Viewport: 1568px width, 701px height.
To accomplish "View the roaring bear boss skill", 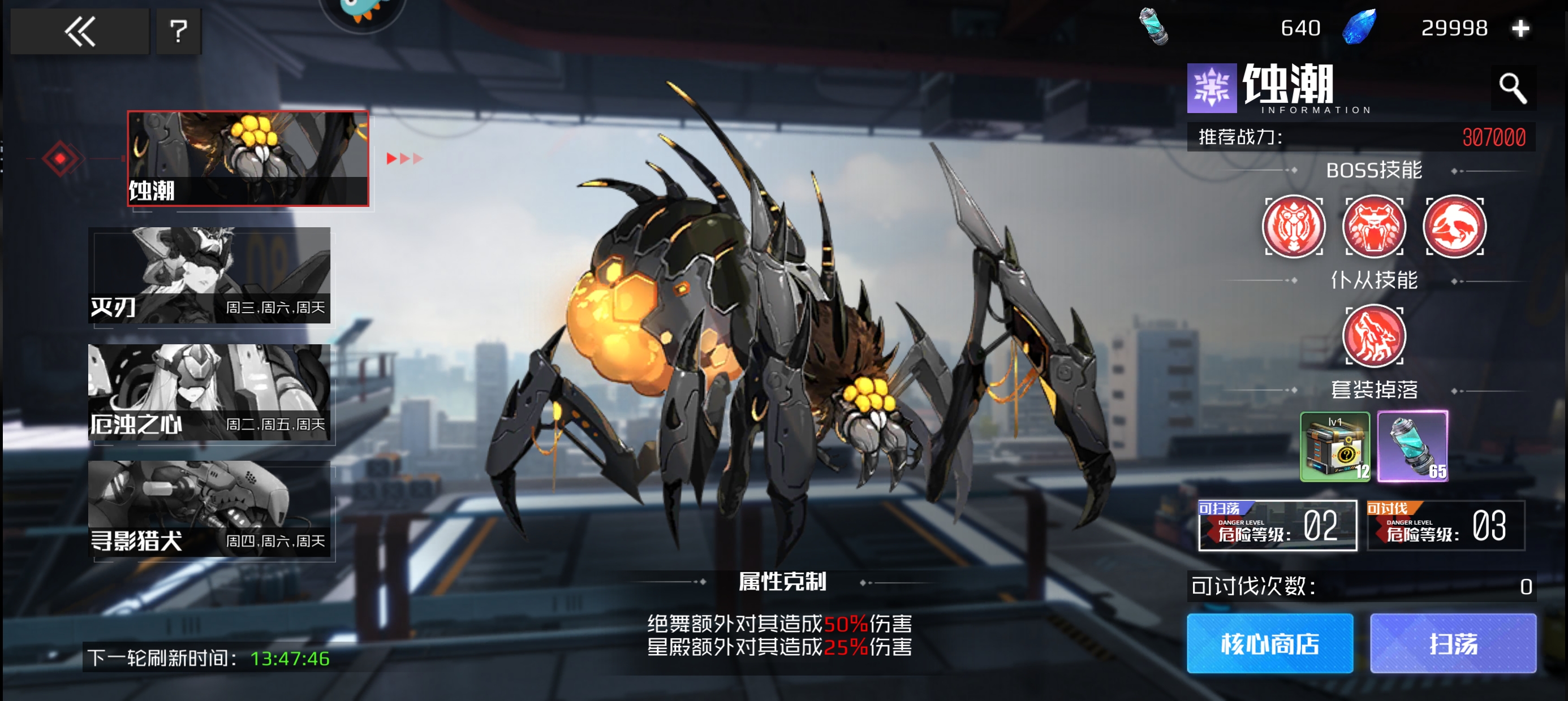I will 1374,226.
